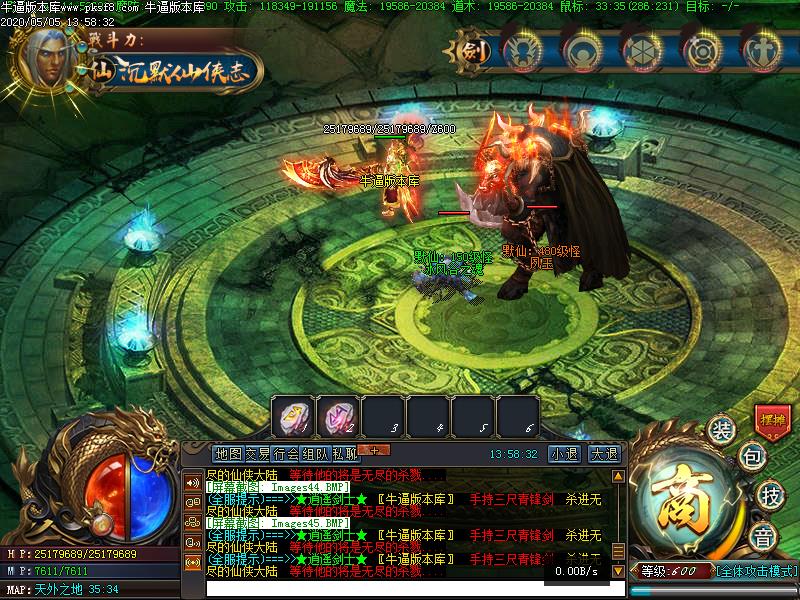Select the 组队 team tab

coord(316,453)
